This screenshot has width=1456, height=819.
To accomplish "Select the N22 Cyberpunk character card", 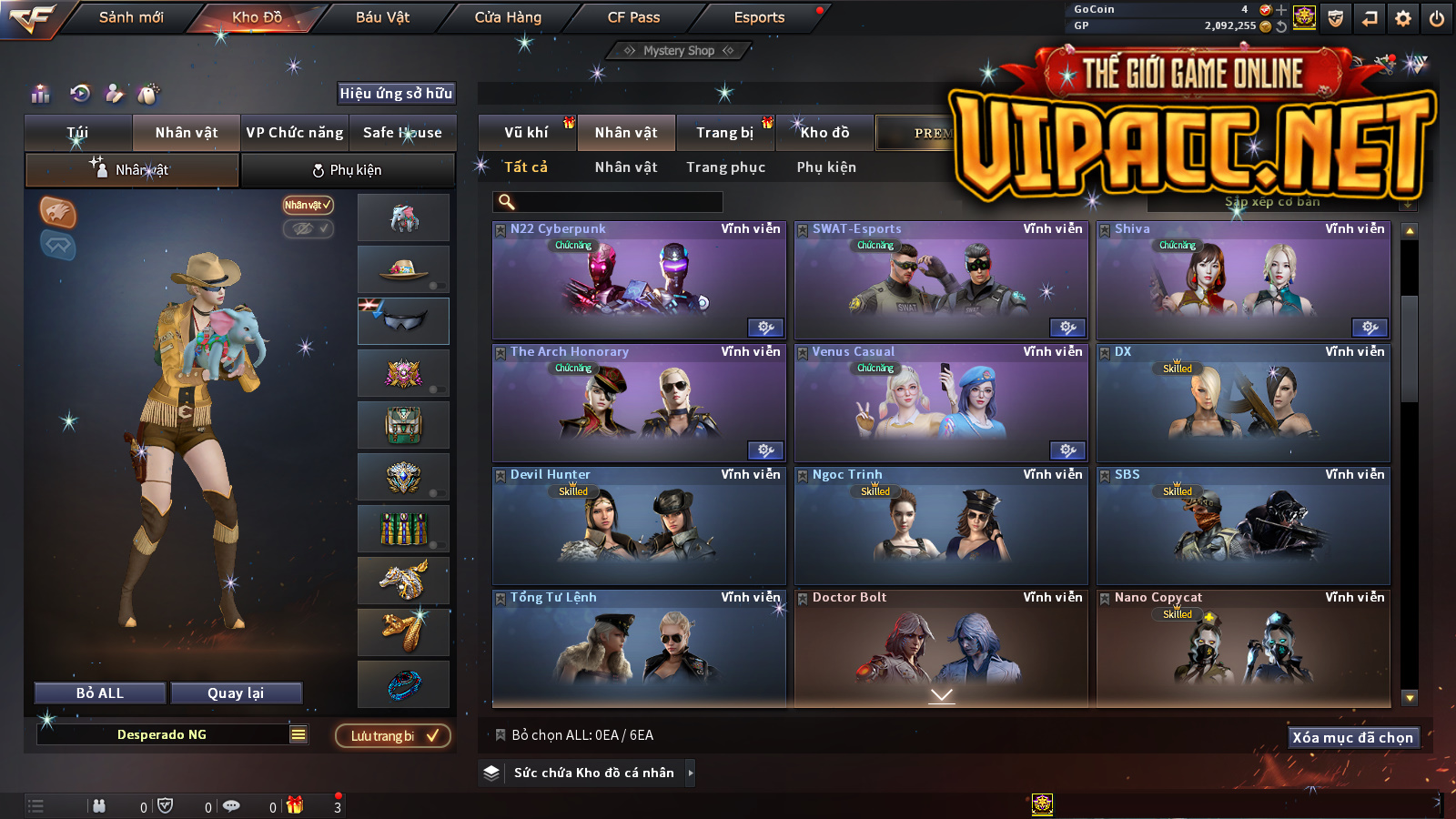I will tap(639, 280).
